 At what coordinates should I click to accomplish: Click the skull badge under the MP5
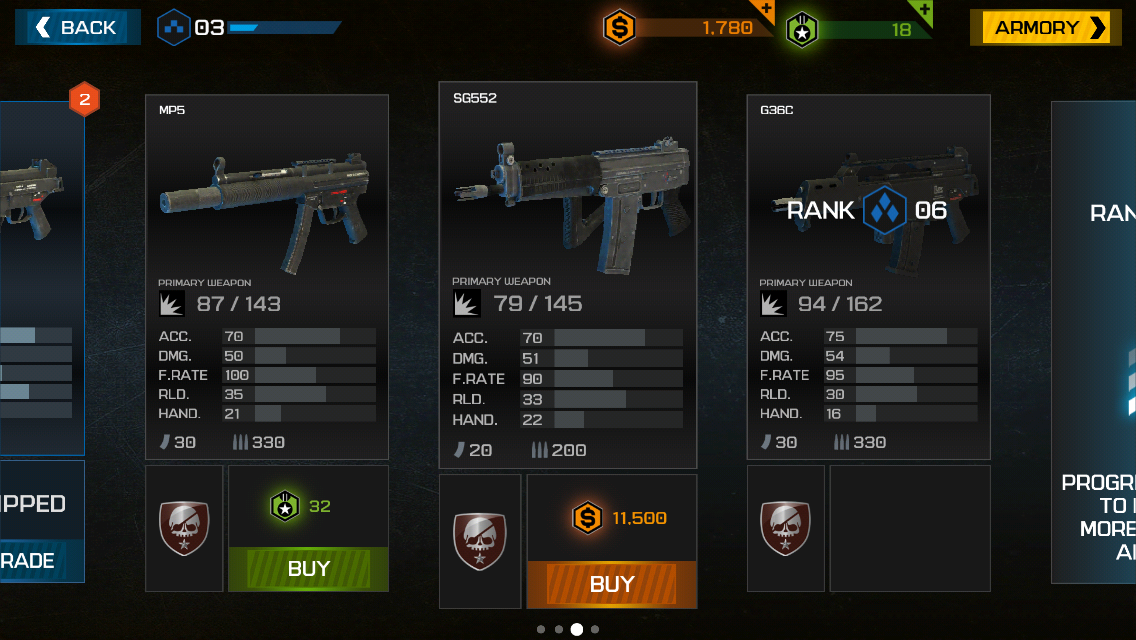tap(184, 528)
